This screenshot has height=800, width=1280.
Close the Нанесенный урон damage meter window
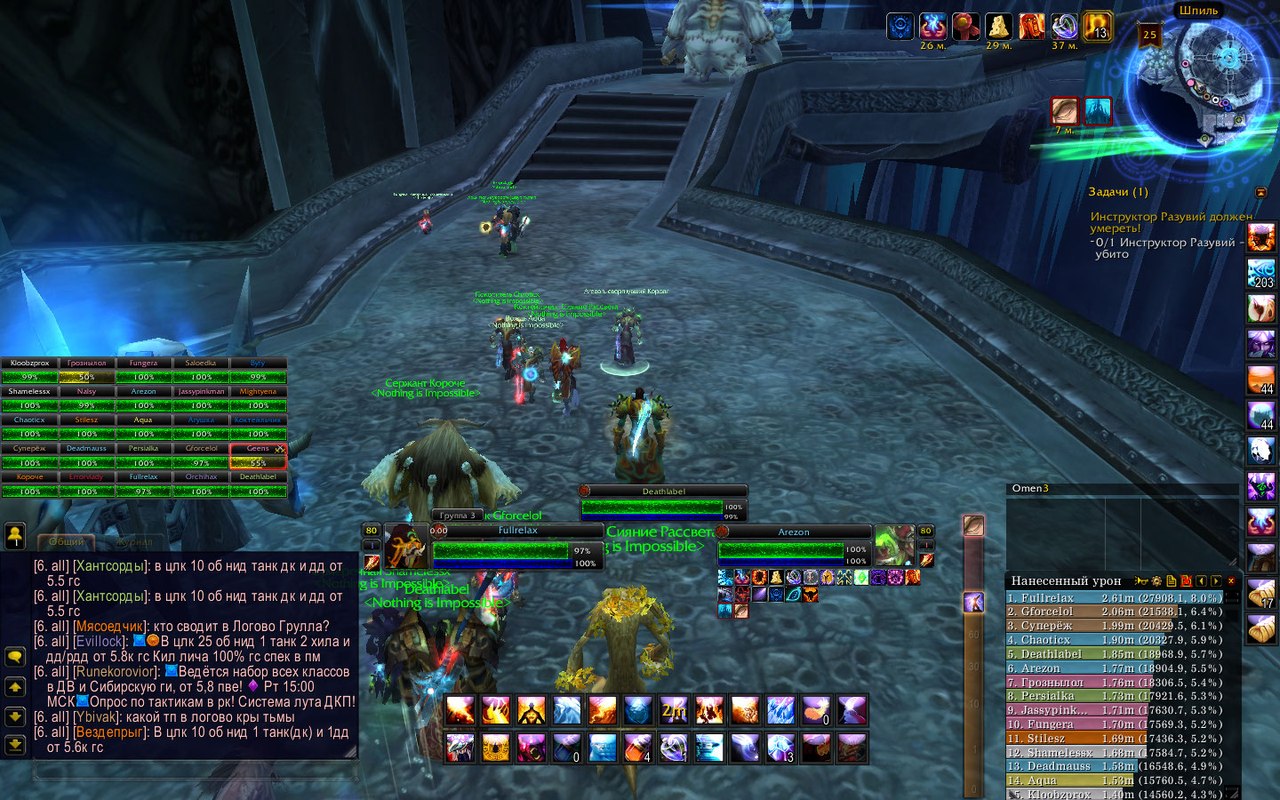[1231, 581]
